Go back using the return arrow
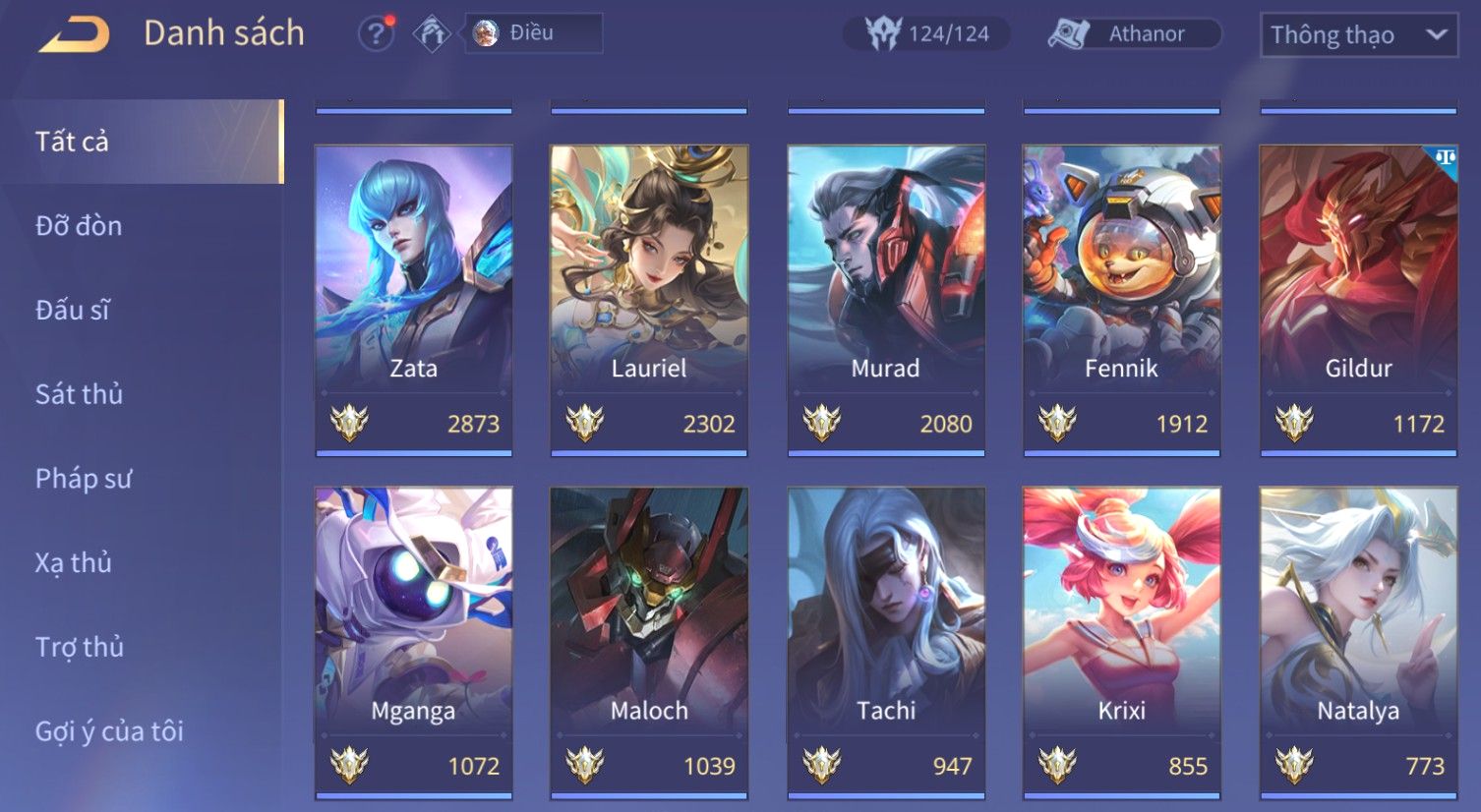The width and height of the screenshot is (1481, 812). 75,34
